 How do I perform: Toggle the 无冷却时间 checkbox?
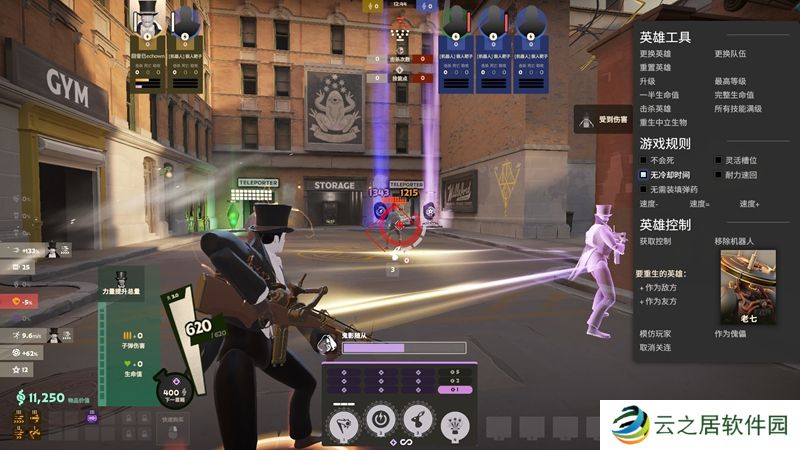pyautogui.click(x=644, y=174)
